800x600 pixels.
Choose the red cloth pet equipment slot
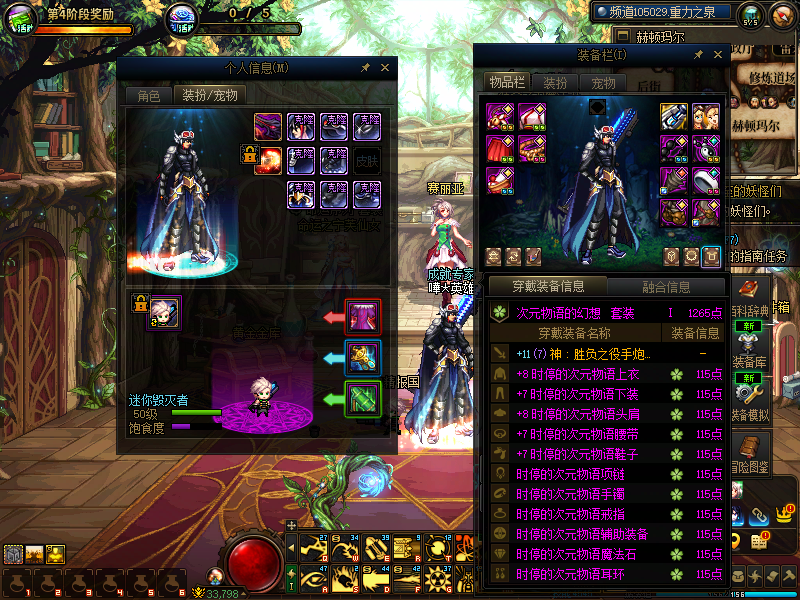click(362, 317)
